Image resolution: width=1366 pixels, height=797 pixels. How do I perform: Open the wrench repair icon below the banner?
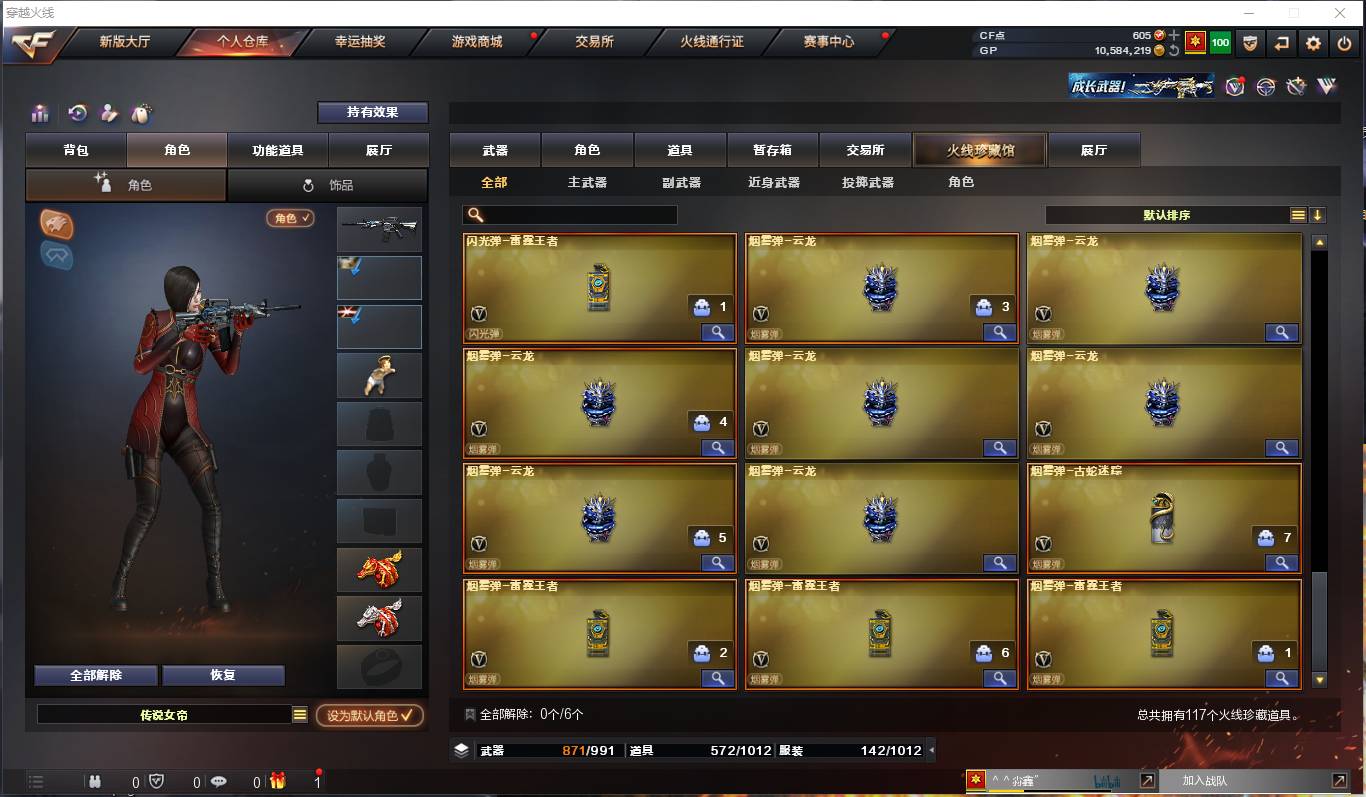[x=1297, y=86]
